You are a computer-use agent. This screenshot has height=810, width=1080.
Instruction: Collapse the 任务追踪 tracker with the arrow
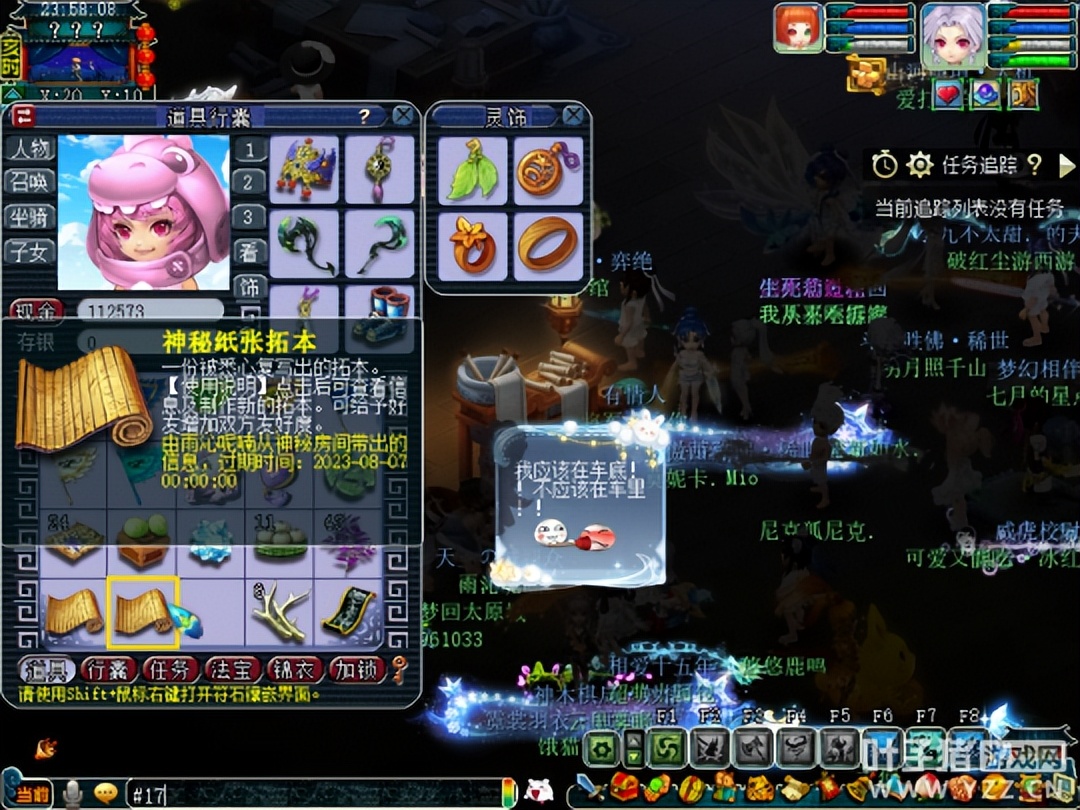[x=1067, y=165]
